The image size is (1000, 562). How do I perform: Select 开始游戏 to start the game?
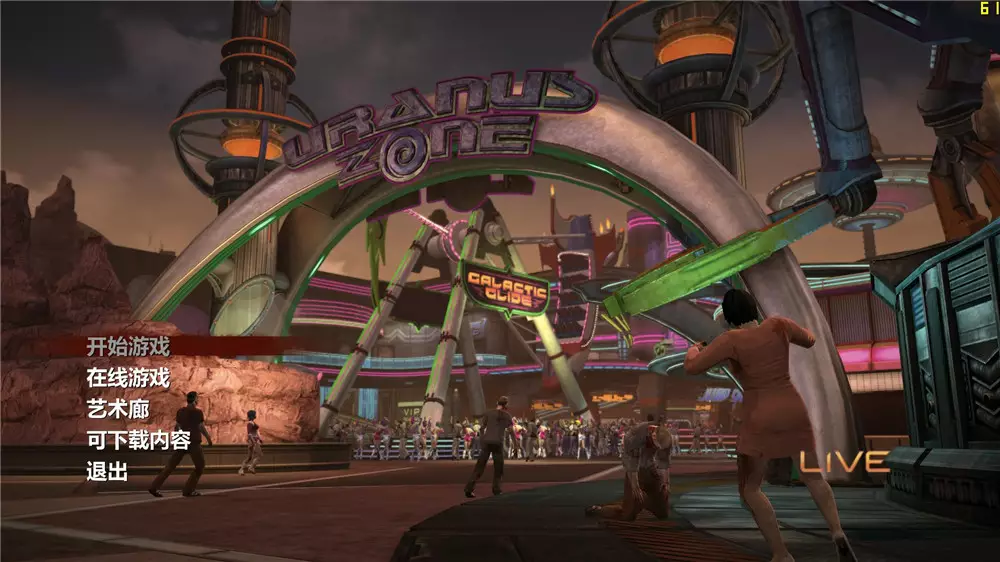[128, 347]
